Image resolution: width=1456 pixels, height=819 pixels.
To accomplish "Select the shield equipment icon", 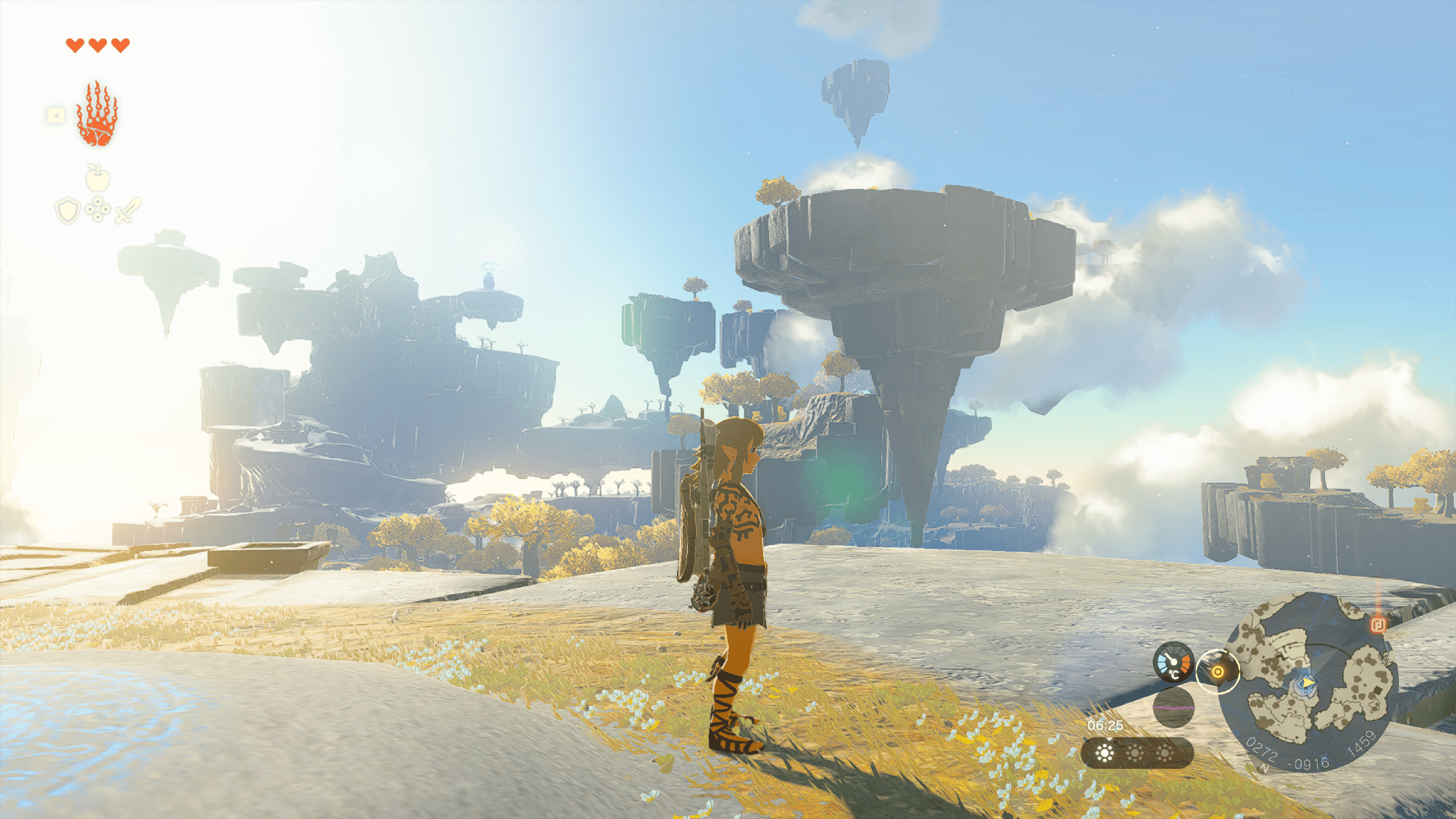I will (67, 210).
